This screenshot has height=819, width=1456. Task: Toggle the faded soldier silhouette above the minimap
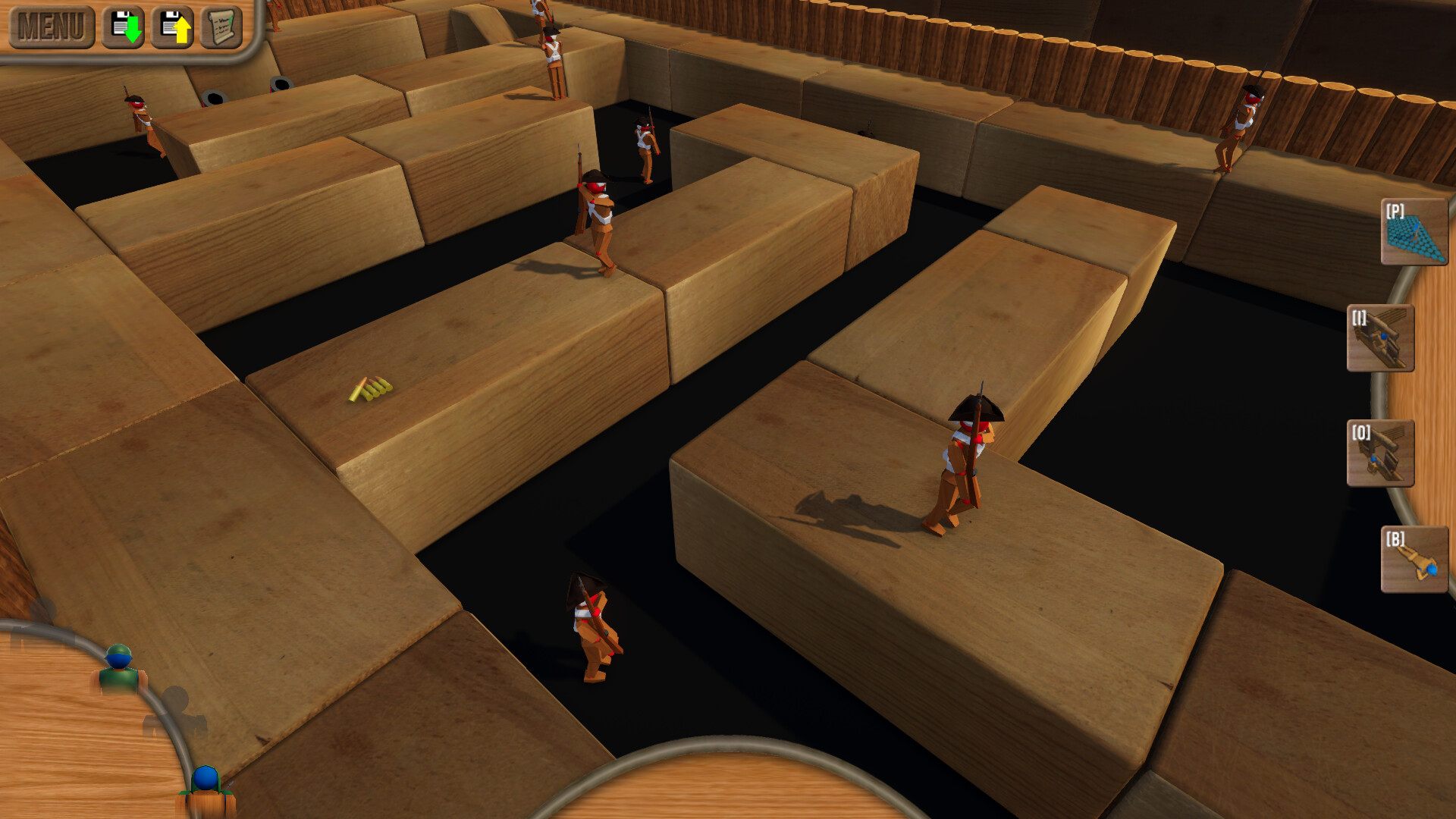tap(176, 707)
